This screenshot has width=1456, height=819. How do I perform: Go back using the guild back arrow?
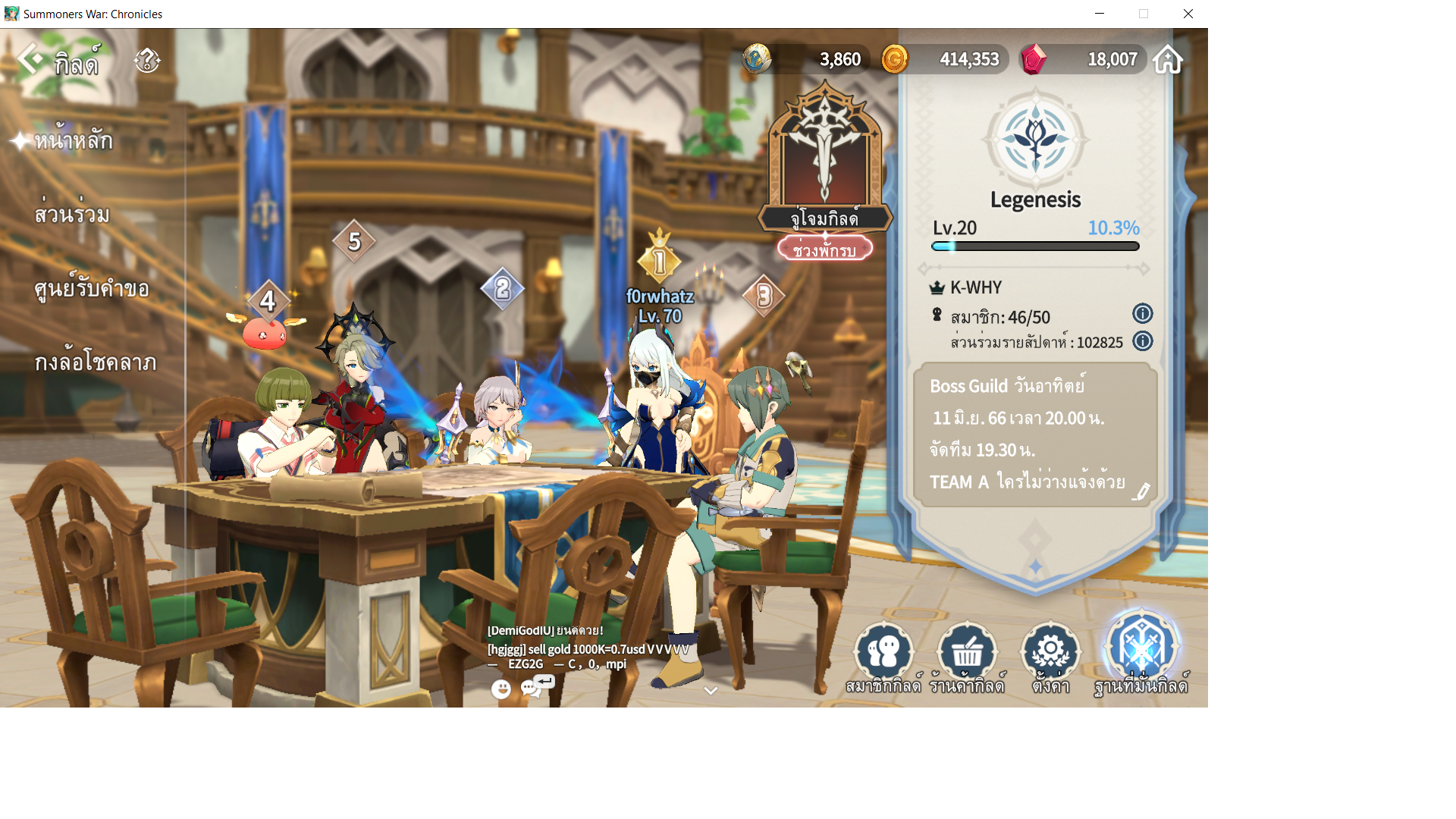(x=30, y=59)
